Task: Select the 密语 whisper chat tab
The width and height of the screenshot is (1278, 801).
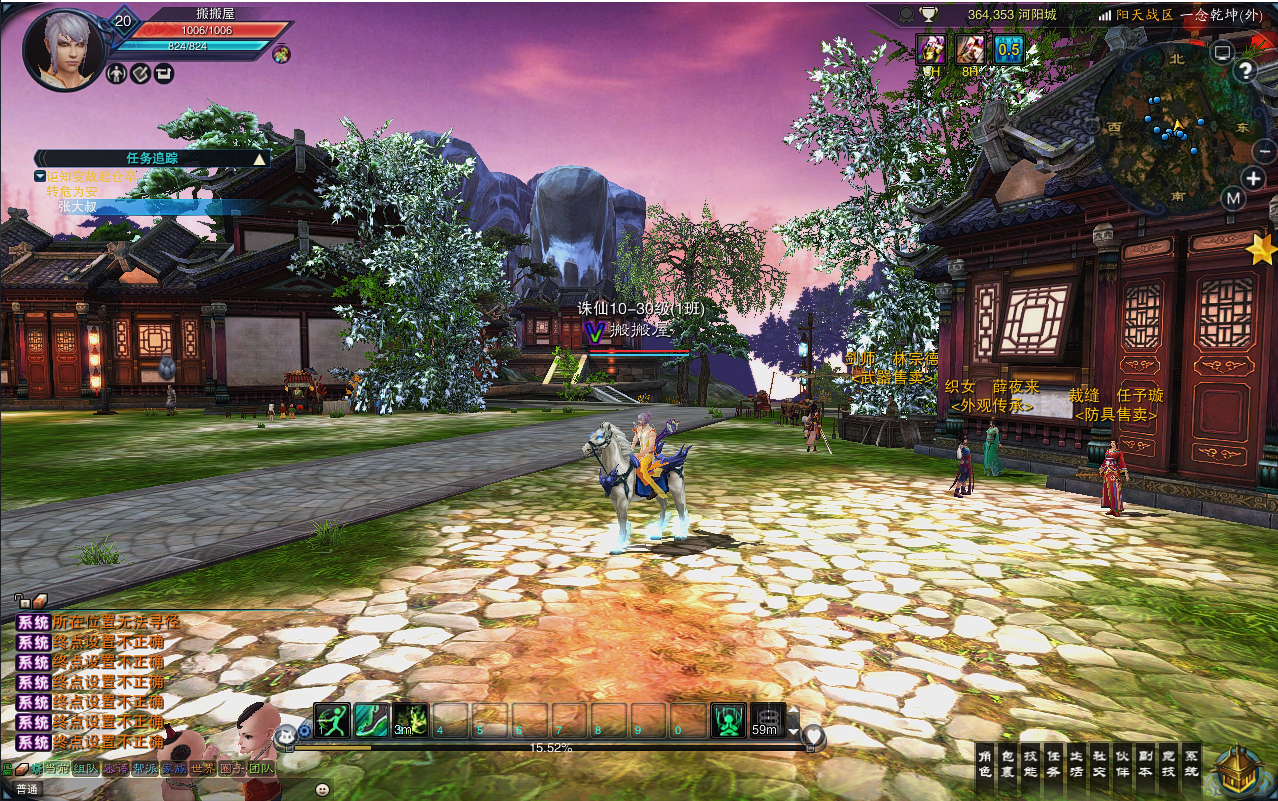Action: [116, 769]
